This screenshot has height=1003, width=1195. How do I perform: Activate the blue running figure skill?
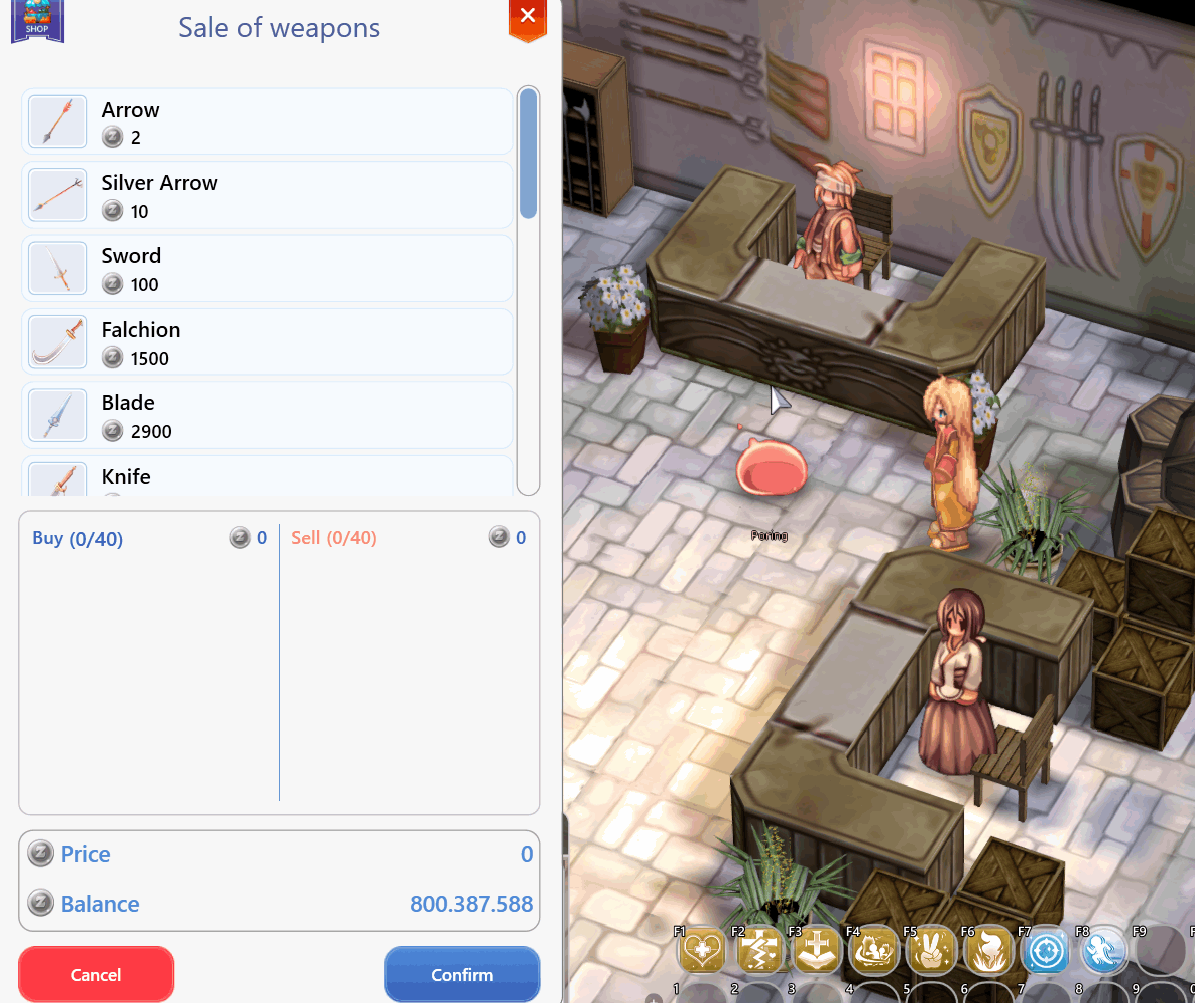tap(1104, 950)
